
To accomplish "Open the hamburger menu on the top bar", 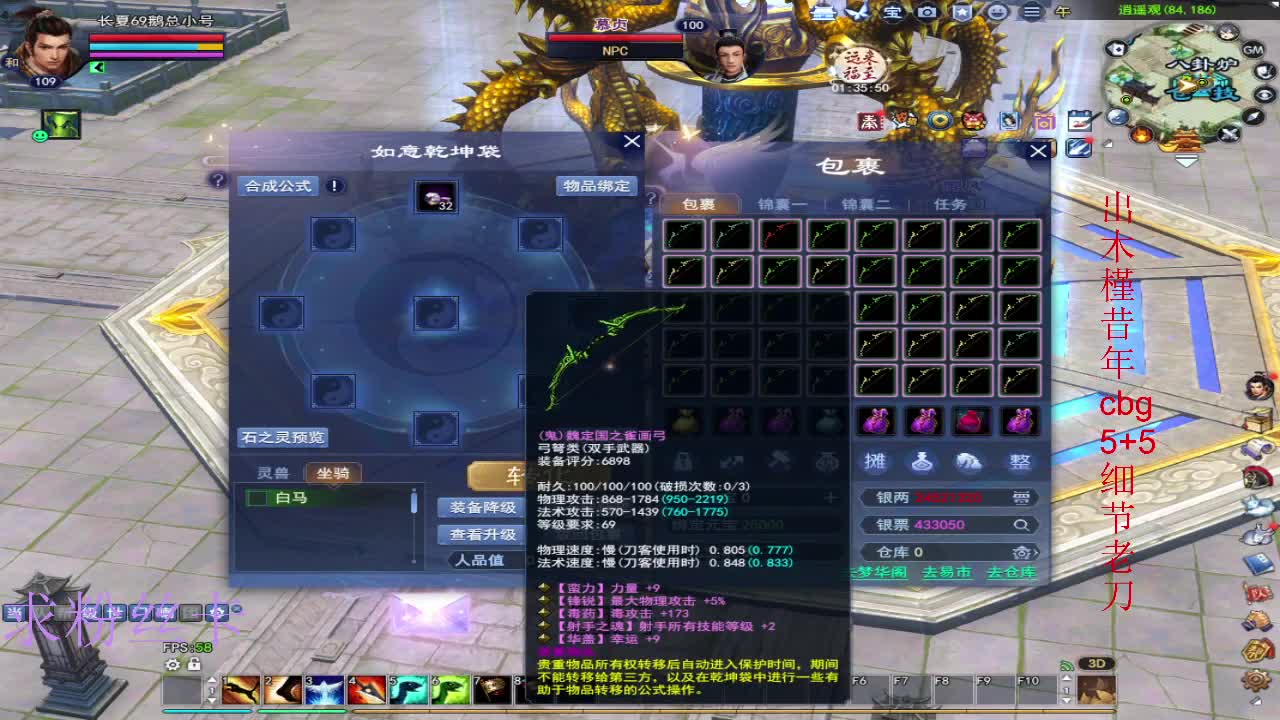I will [1030, 11].
